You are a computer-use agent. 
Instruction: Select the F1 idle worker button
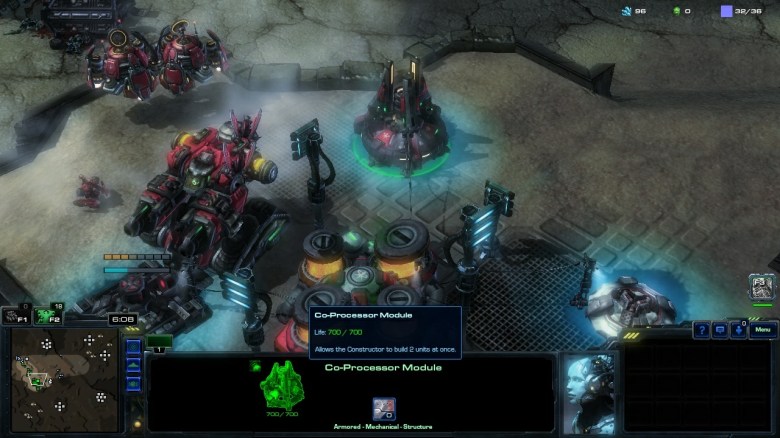coord(14,316)
